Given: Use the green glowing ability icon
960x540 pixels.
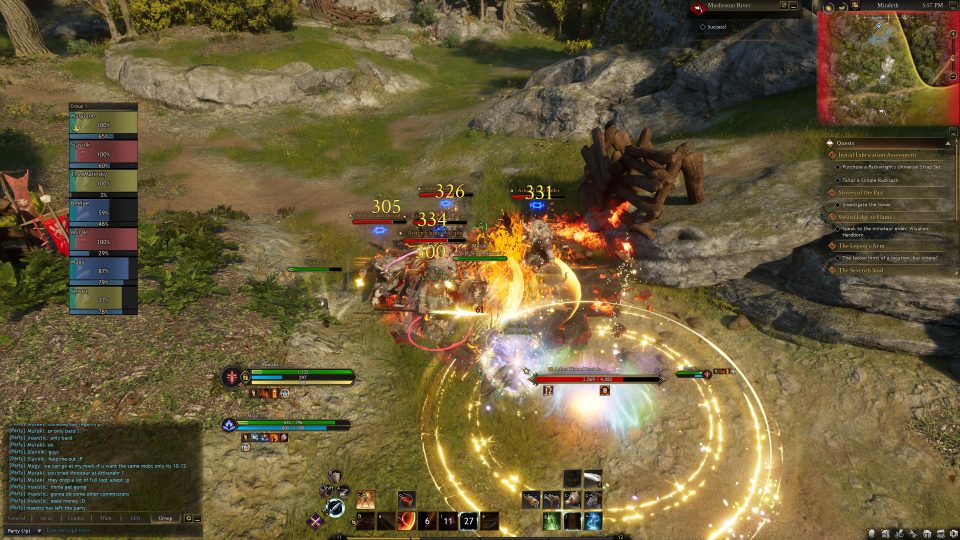Looking at the screenshot, I should (552, 521).
